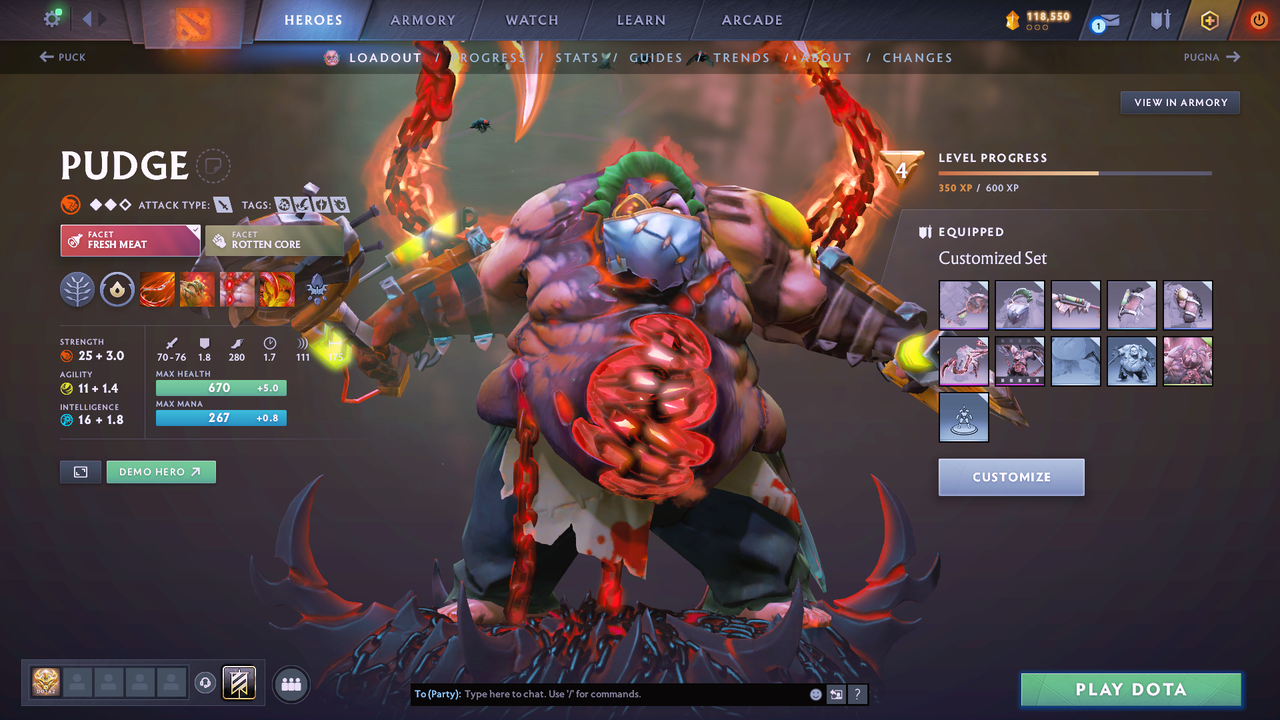Image resolution: width=1280 pixels, height=720 pixels.
Task: Click the shield and sword armory icon
Action: click(x=1162, y=19)
